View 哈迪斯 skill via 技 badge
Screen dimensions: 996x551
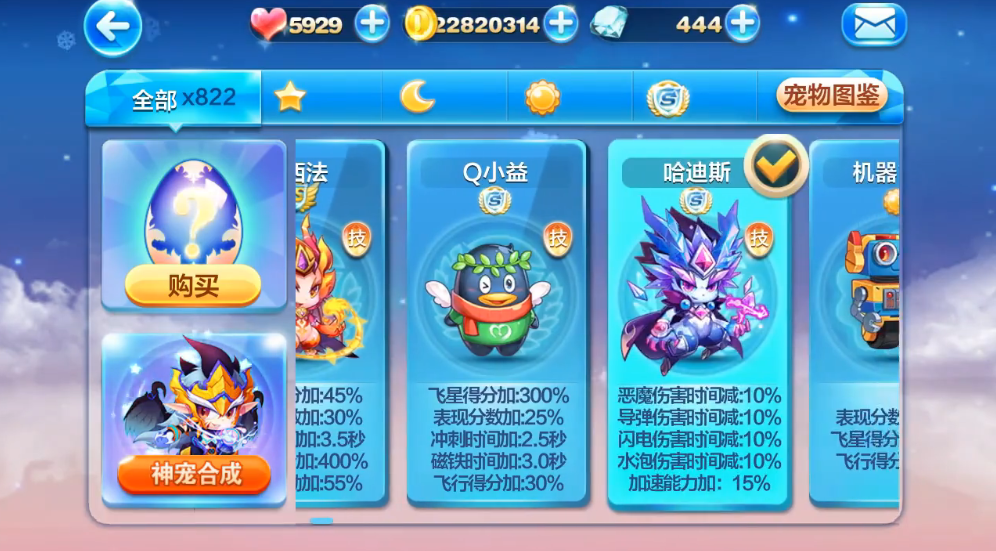[x=760, y=238]
